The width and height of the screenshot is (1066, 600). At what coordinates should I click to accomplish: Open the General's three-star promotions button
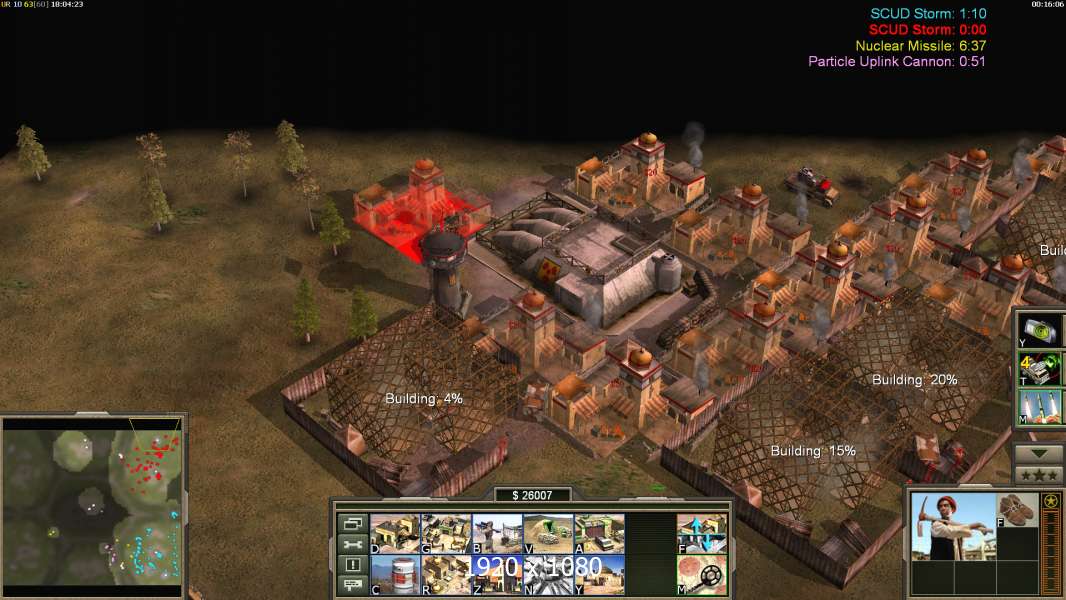[x=1038, y=475]
